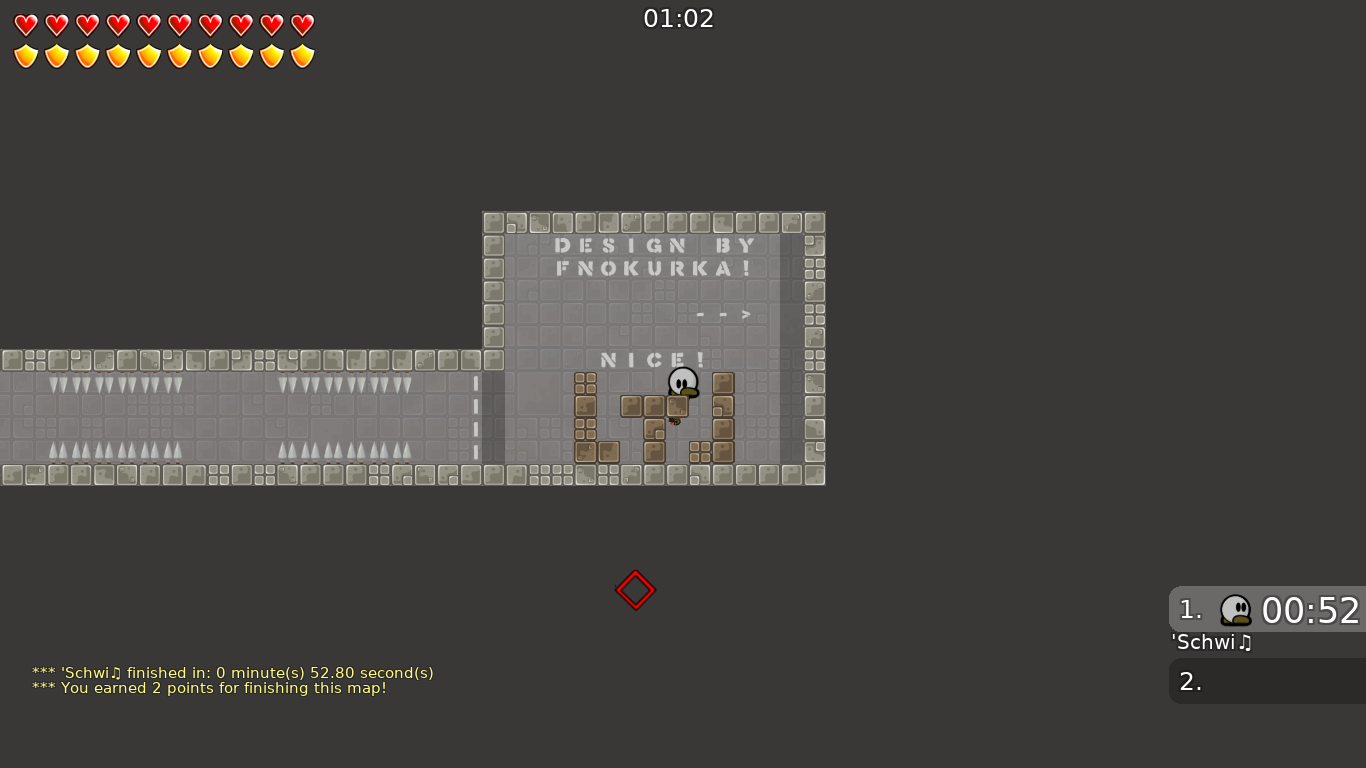
Task: Click the fifth heart to toggle health display
Action: 148,25
